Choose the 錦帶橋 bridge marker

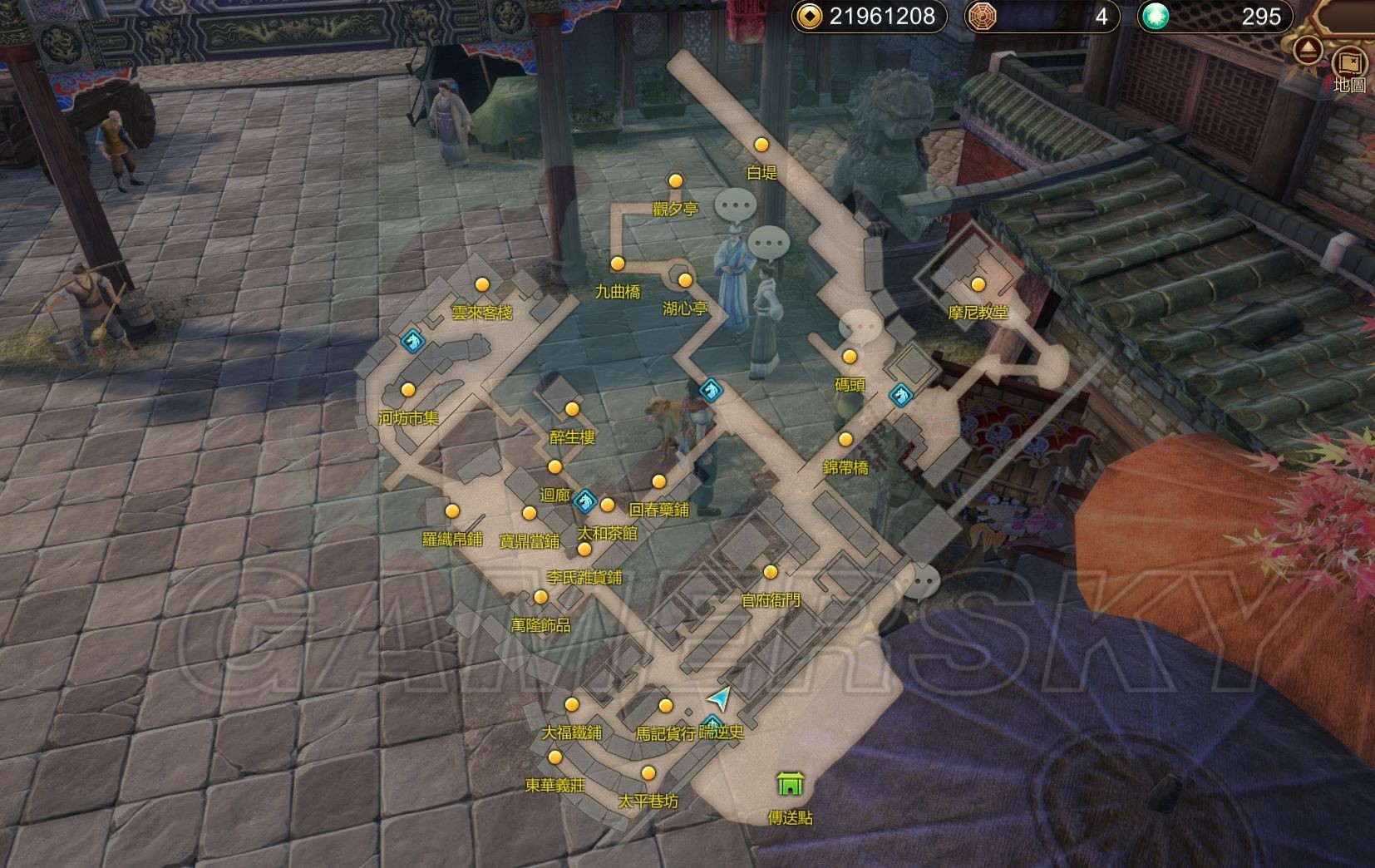pos(845,439)
